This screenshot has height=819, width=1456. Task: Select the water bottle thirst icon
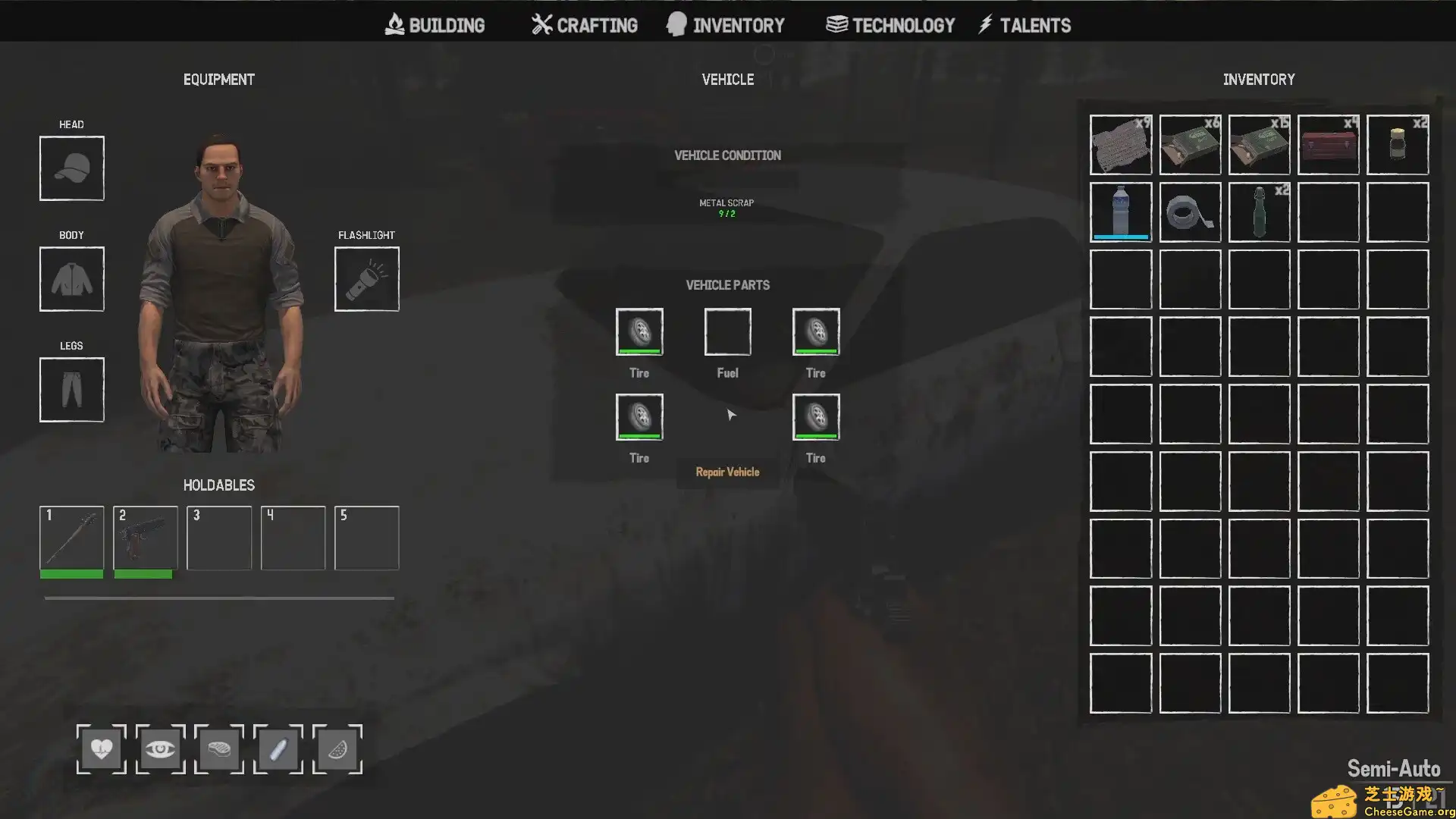coord(278,749)
